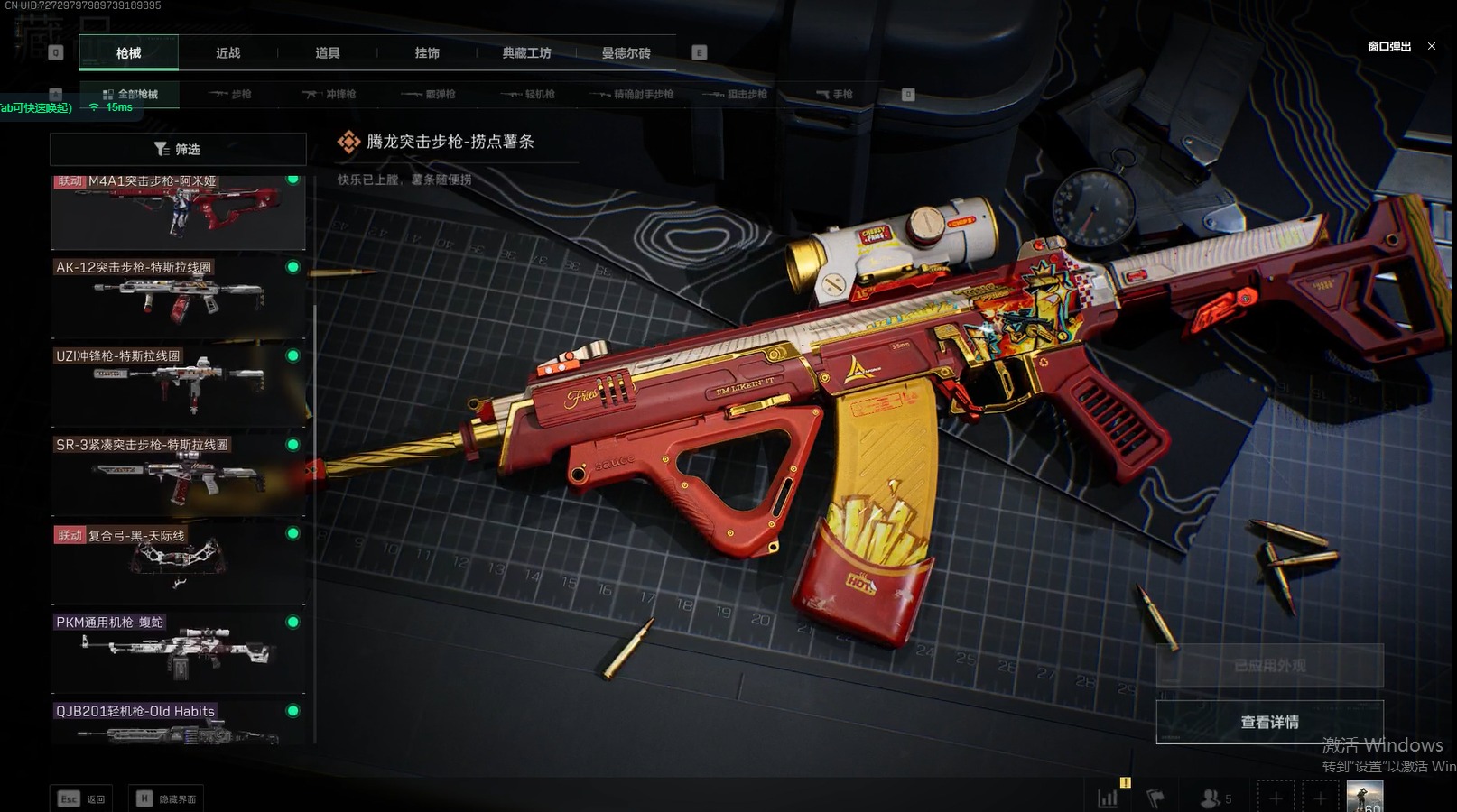This screenshot has height=812, width=1457.
Task: Choose the UZI 冲锋枪-特斯拉线圈 skin
Action: point(178,385)
